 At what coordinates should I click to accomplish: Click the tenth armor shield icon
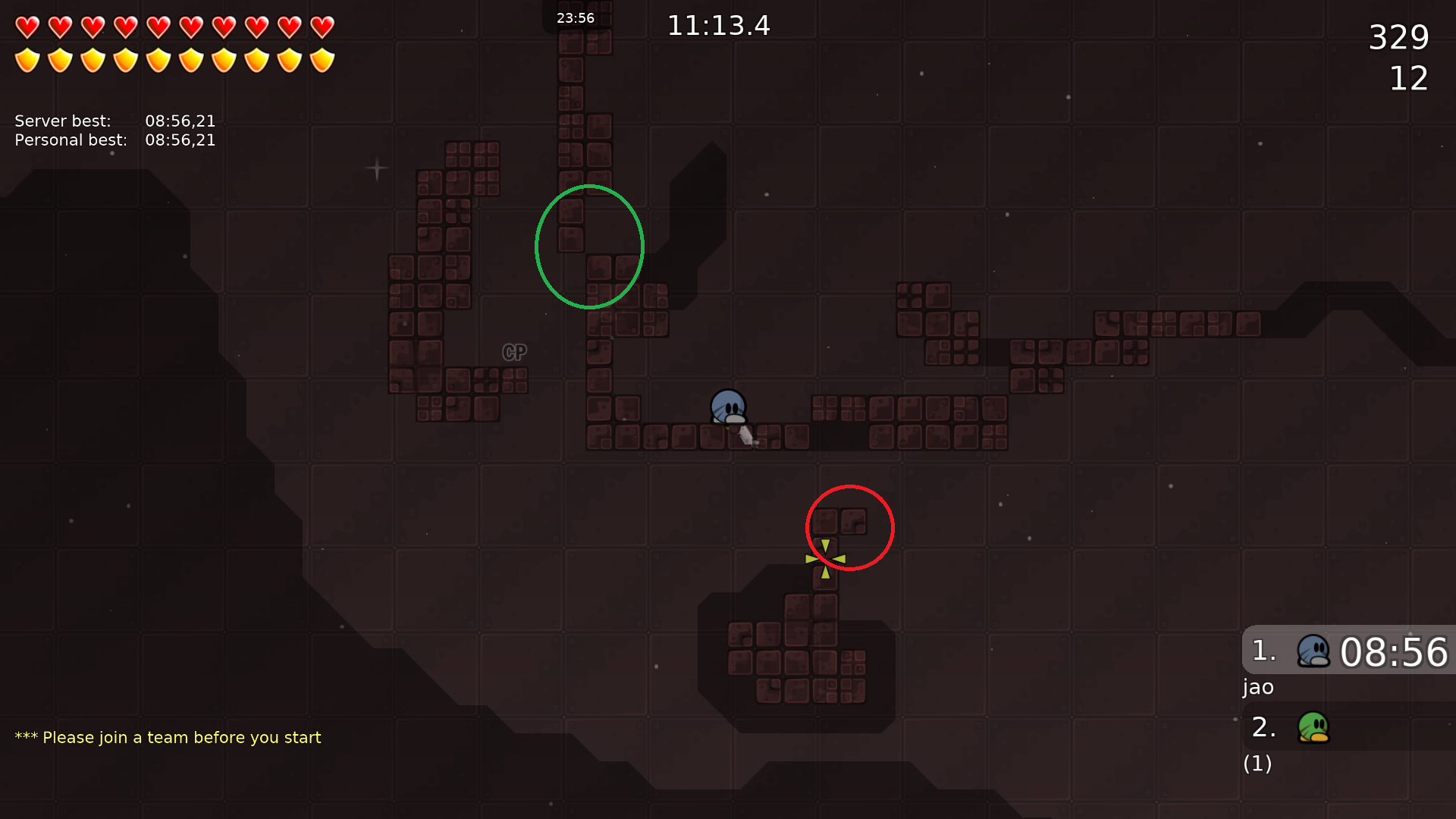[x=322, y=59]
